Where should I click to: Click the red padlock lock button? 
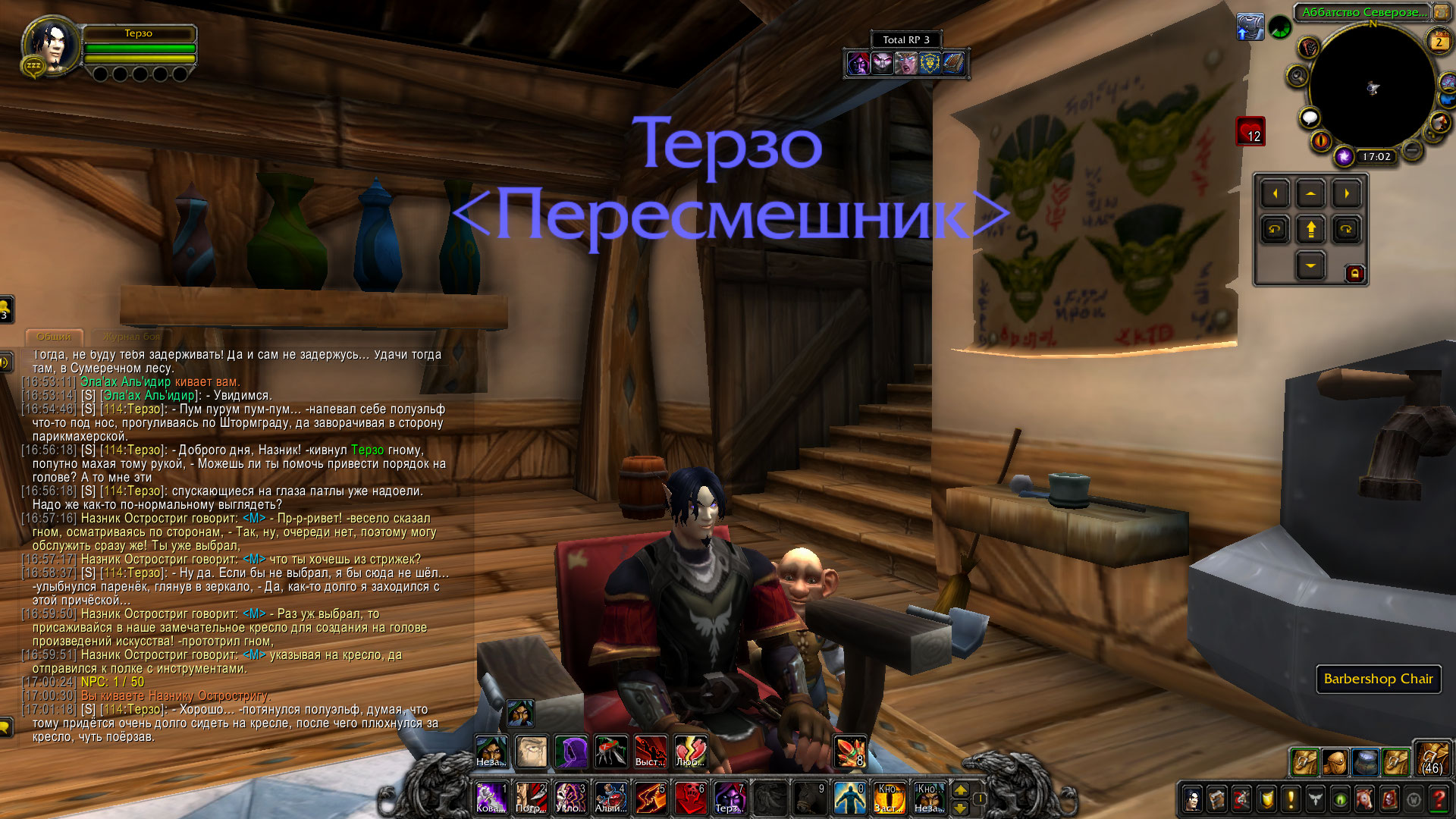[x=1355, y=274]
